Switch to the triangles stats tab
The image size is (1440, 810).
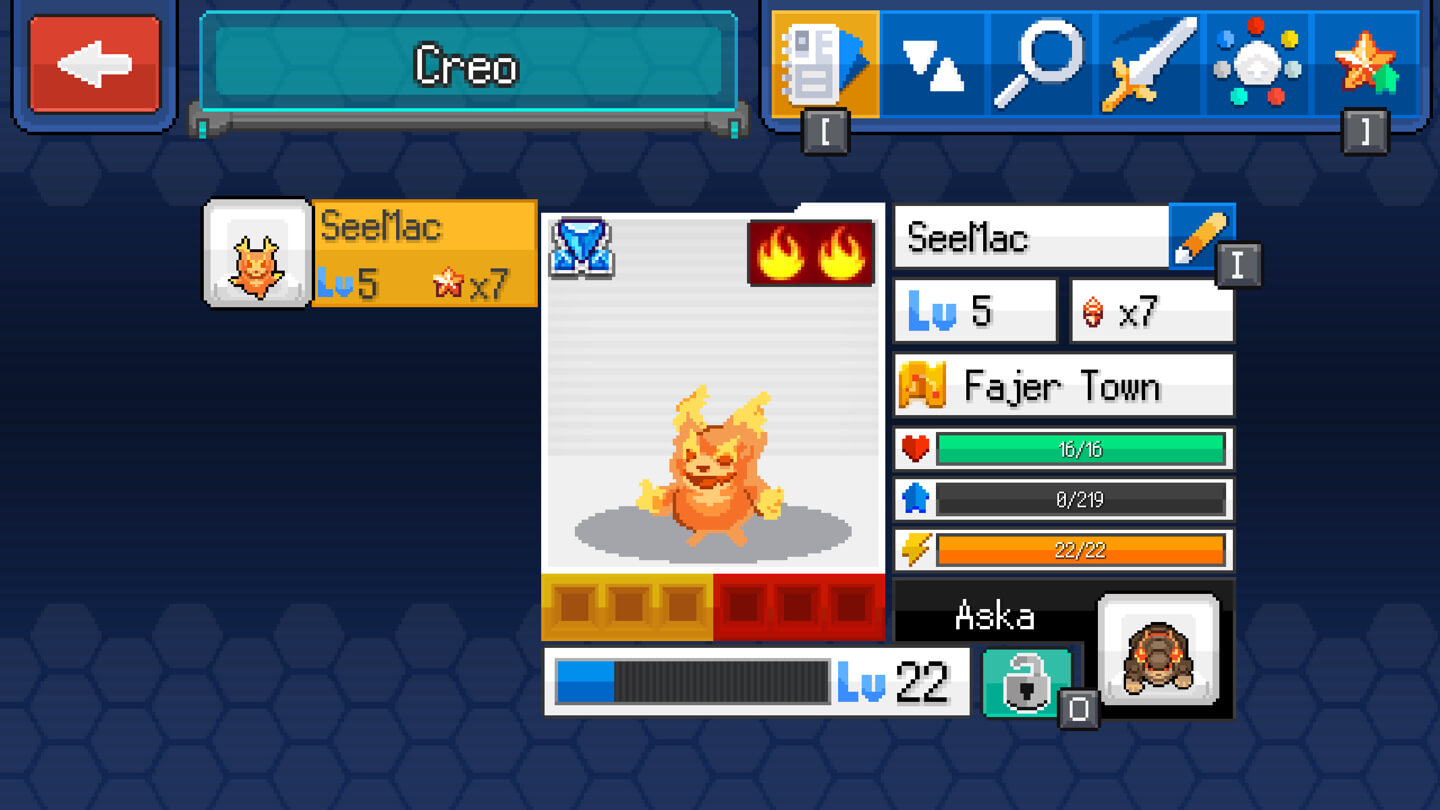933,65
